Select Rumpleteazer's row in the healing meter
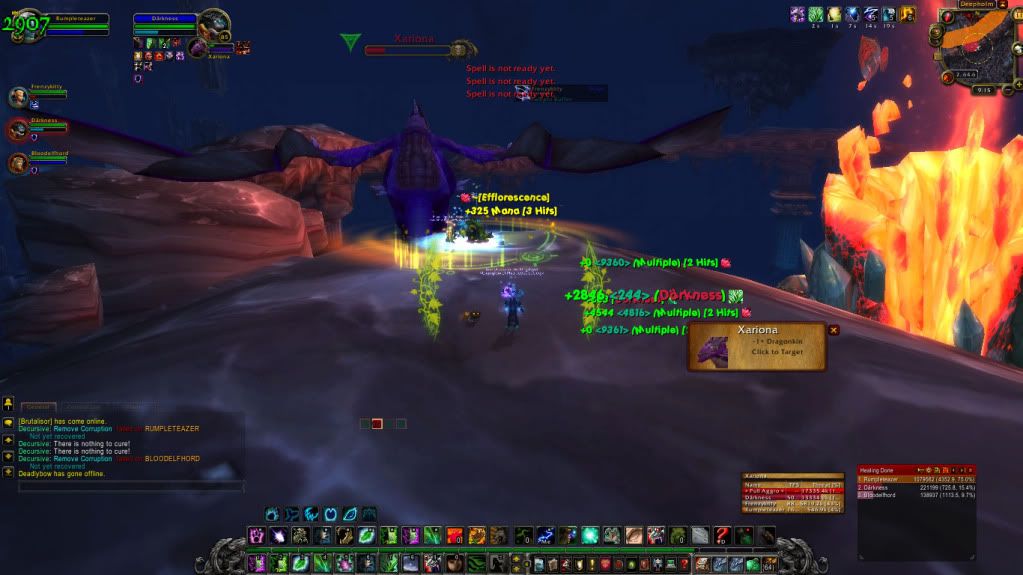1023x575 pixels. pos(915,479)
